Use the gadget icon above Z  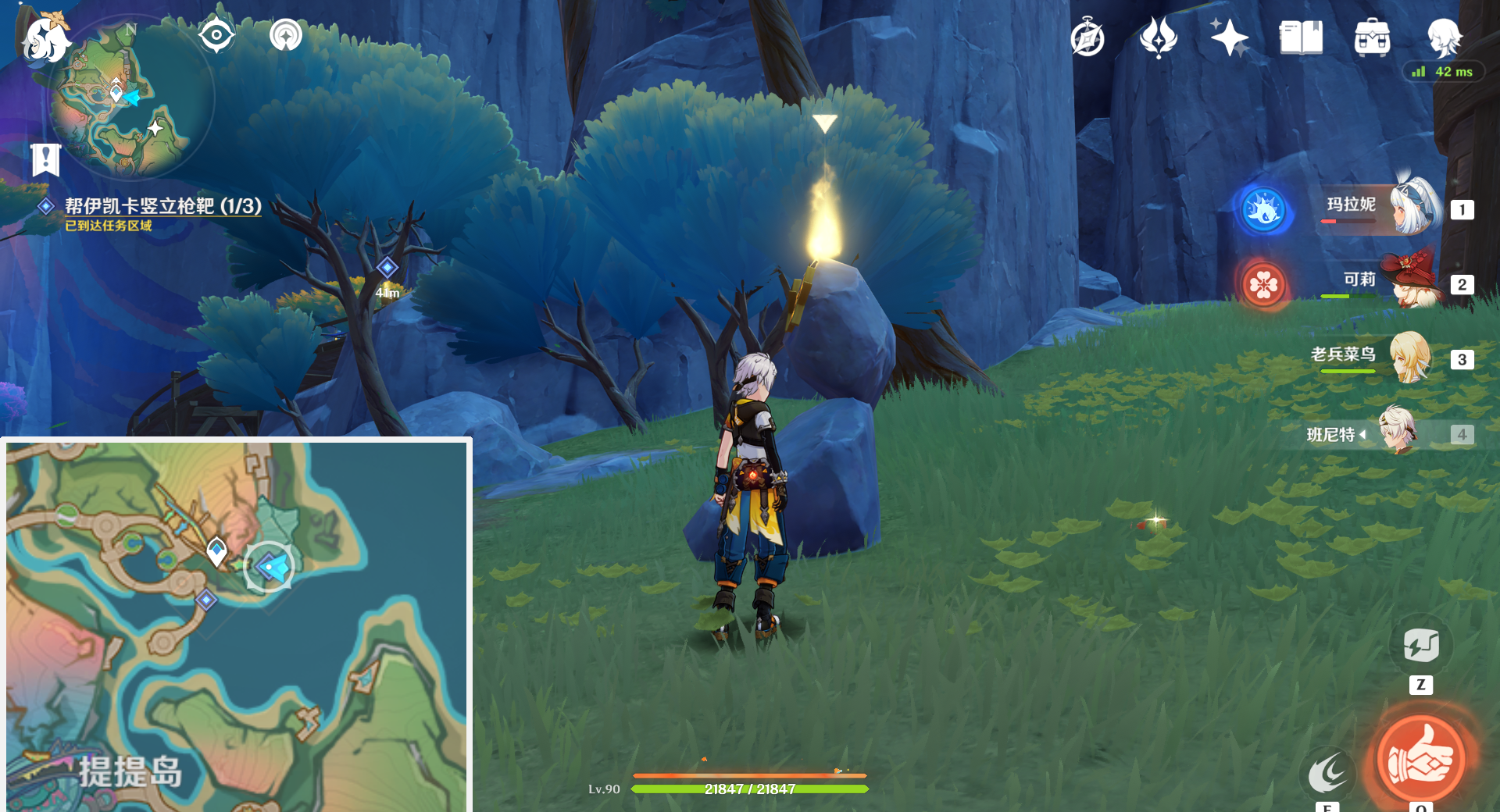pos(1421,646)
